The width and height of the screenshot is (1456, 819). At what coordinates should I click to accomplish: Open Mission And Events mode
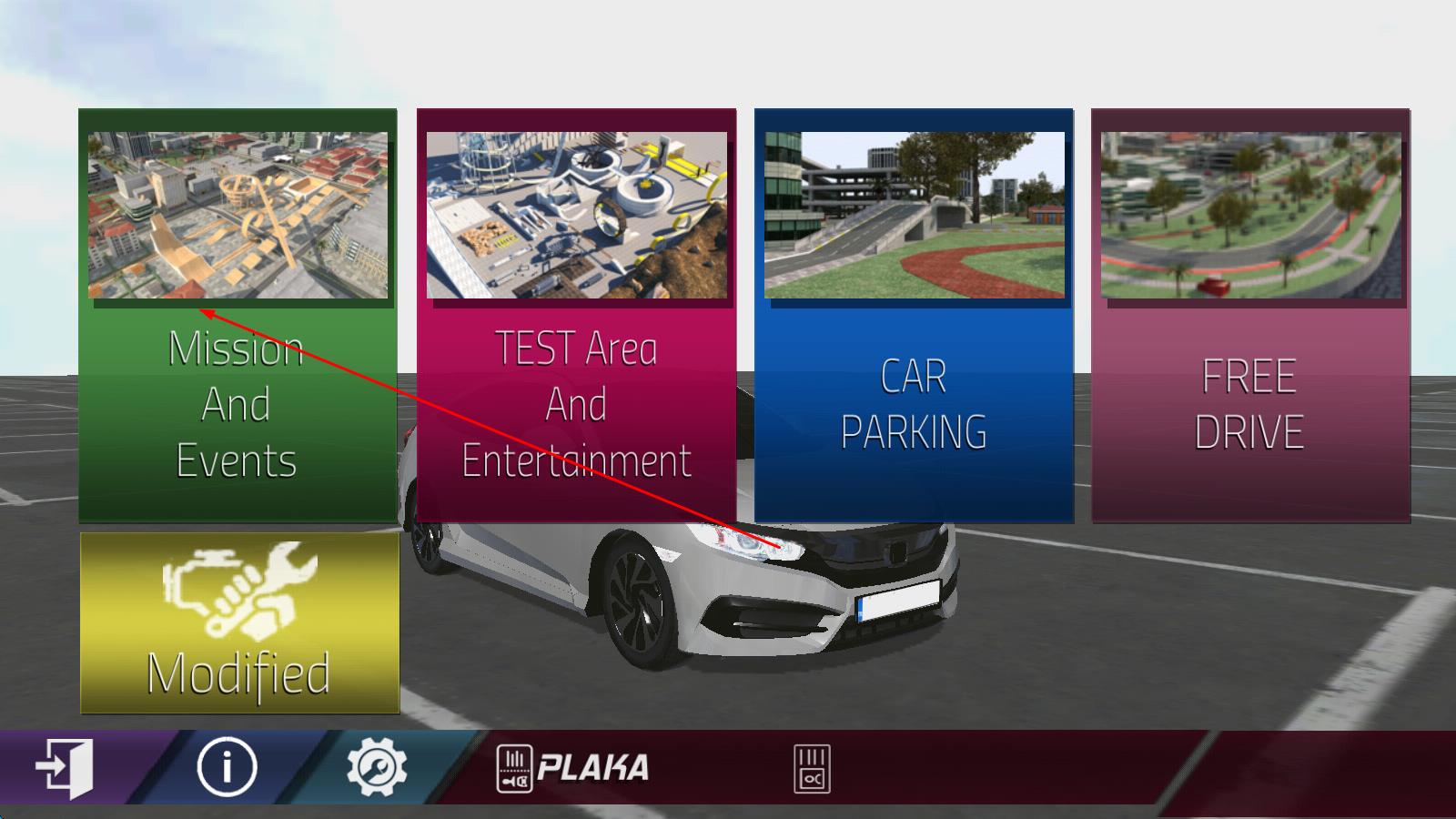(x=238, y=314)
